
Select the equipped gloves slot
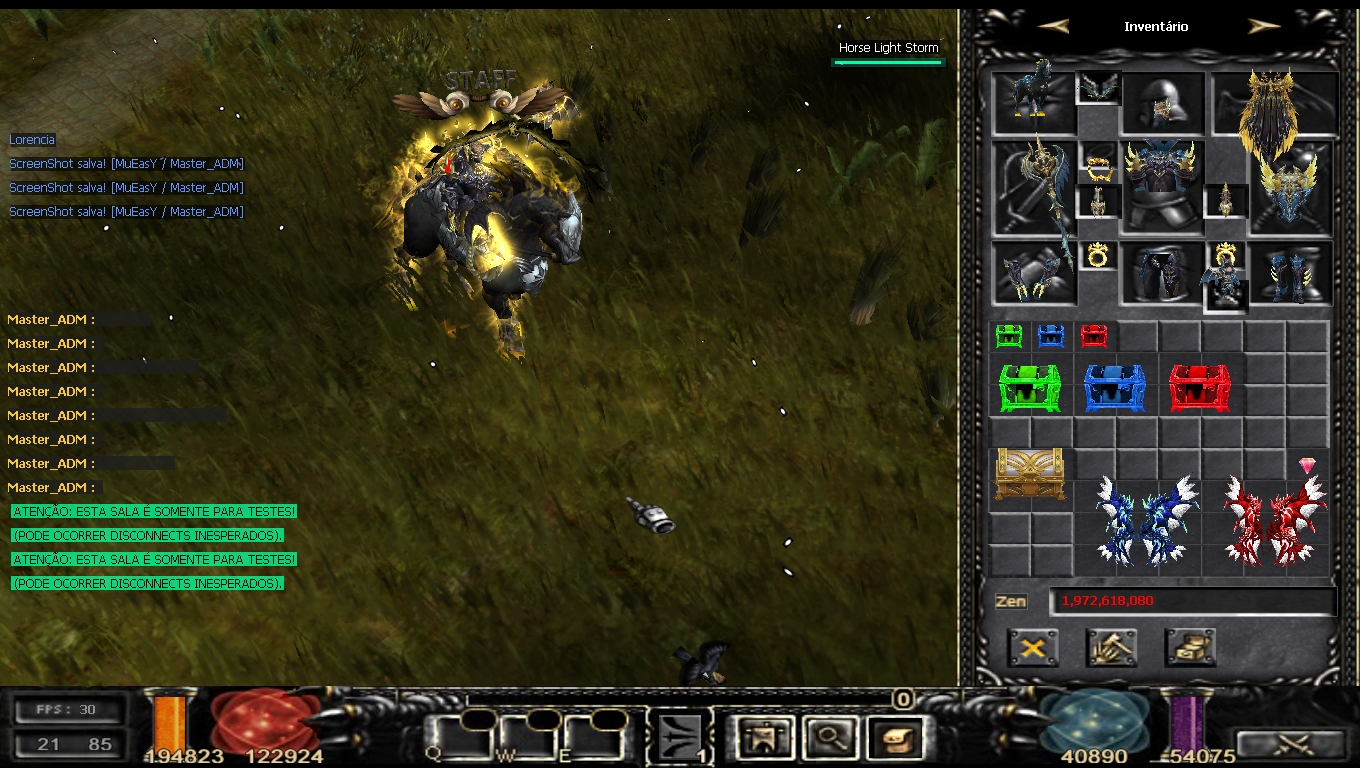point(1034,272)
